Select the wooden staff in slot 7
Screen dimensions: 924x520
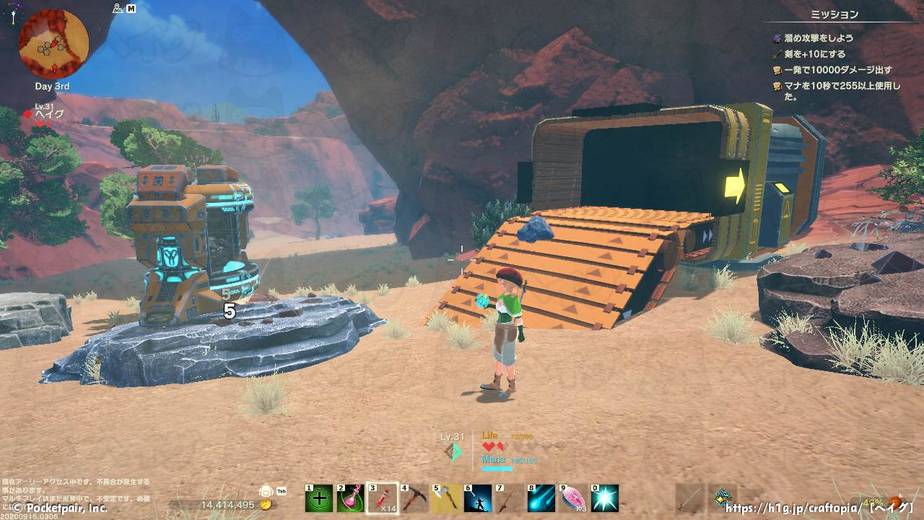pyautogui.click(x=510, y=497)
